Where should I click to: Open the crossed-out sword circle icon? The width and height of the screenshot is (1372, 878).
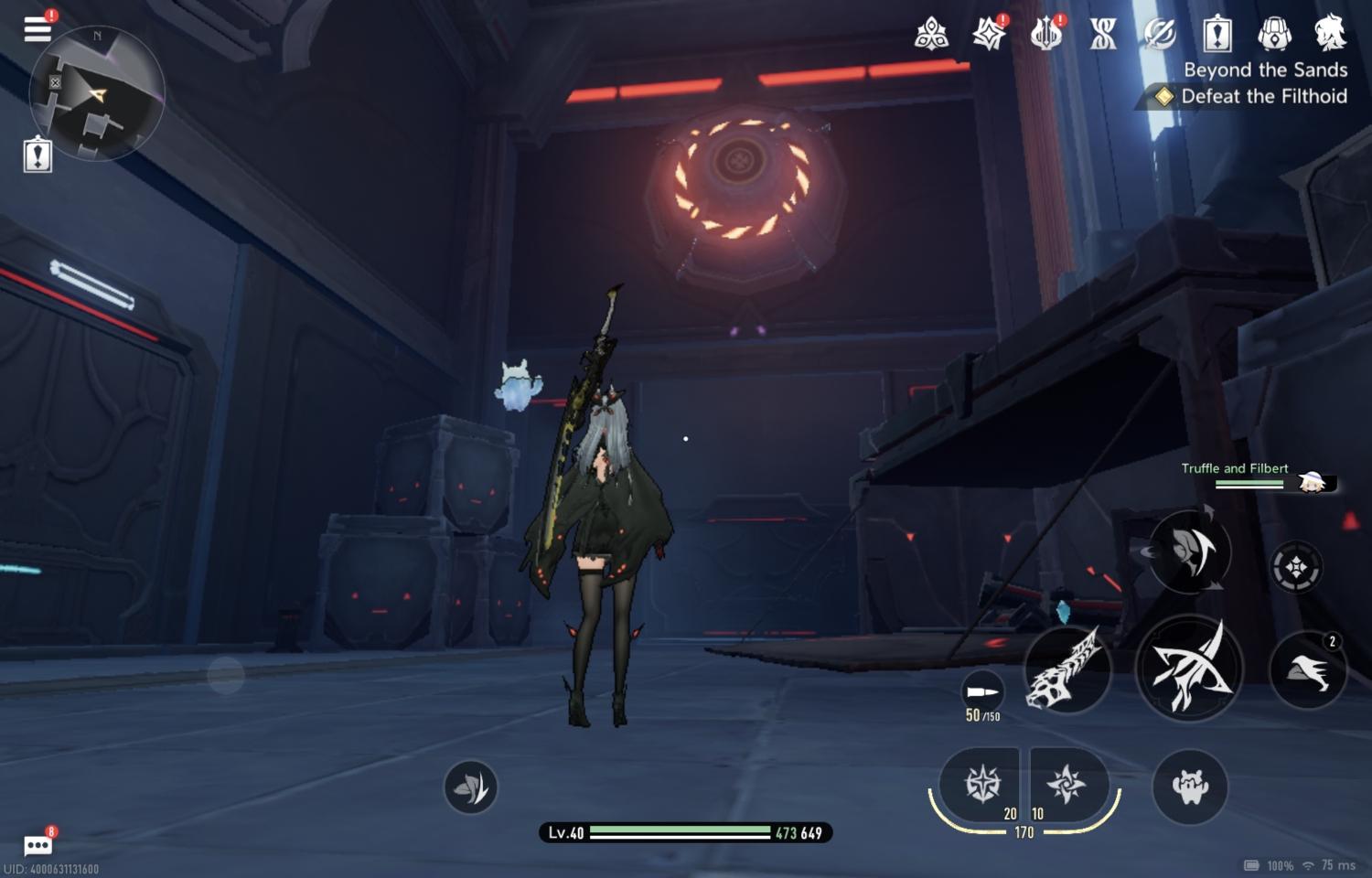pyautogui.click(x=1160, y=35)
